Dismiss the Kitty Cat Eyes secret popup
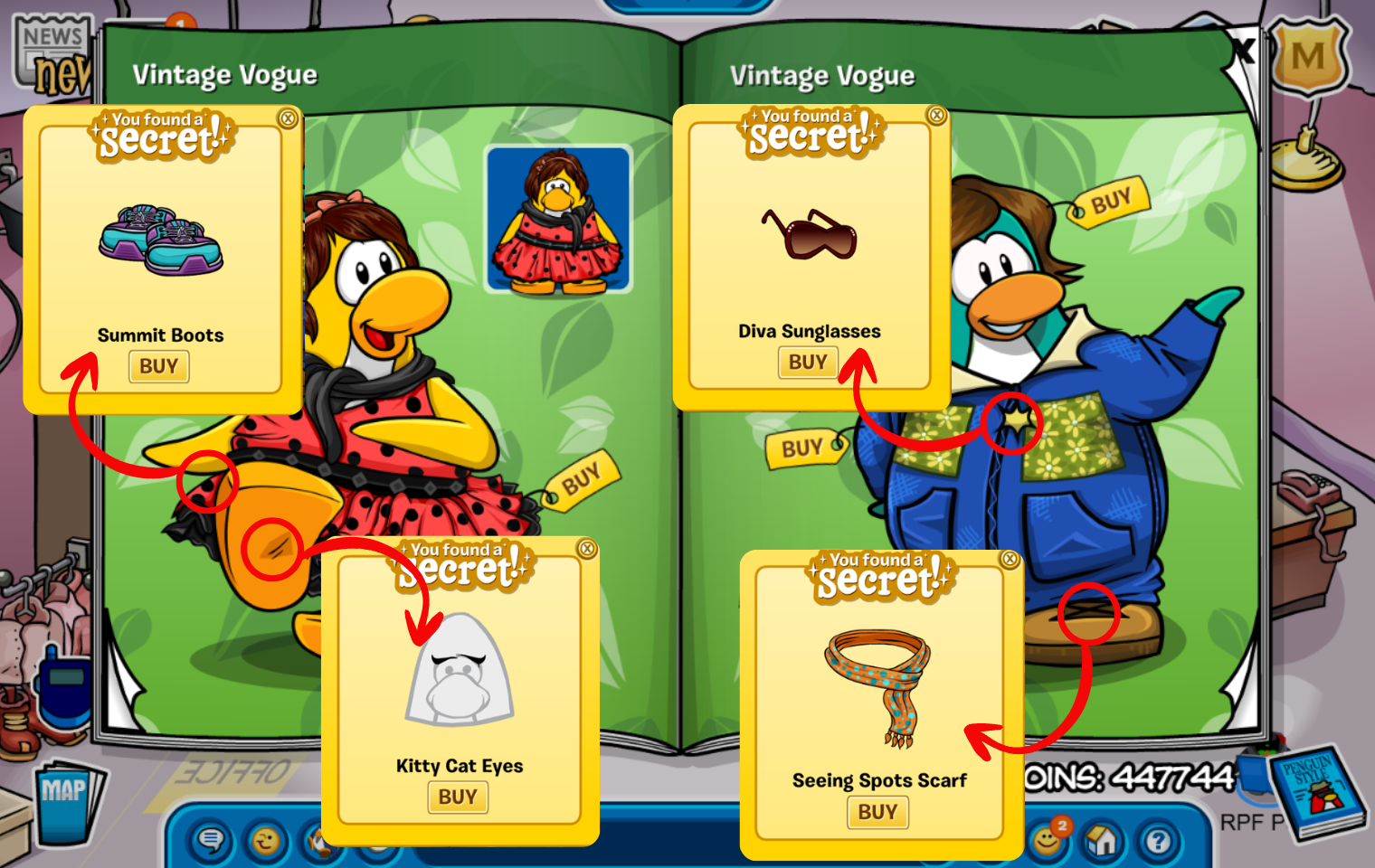The width and height of the screenshot is (1375, 868). [587, 549]
